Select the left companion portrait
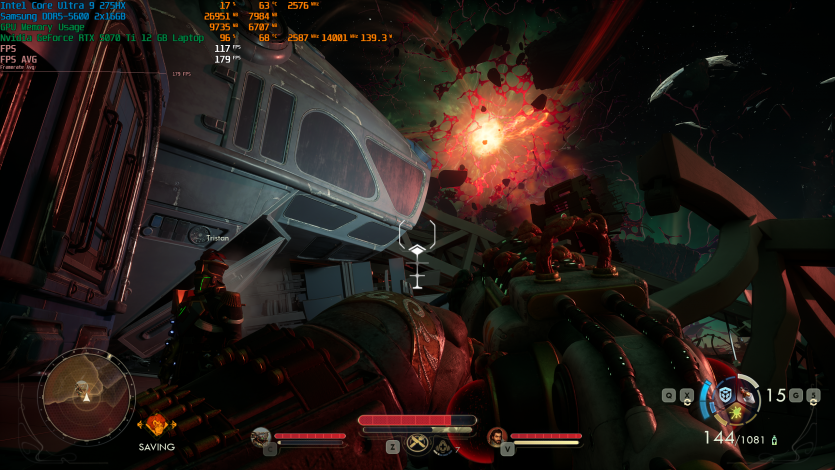This screenshot has height=470, width=835. 261,436
